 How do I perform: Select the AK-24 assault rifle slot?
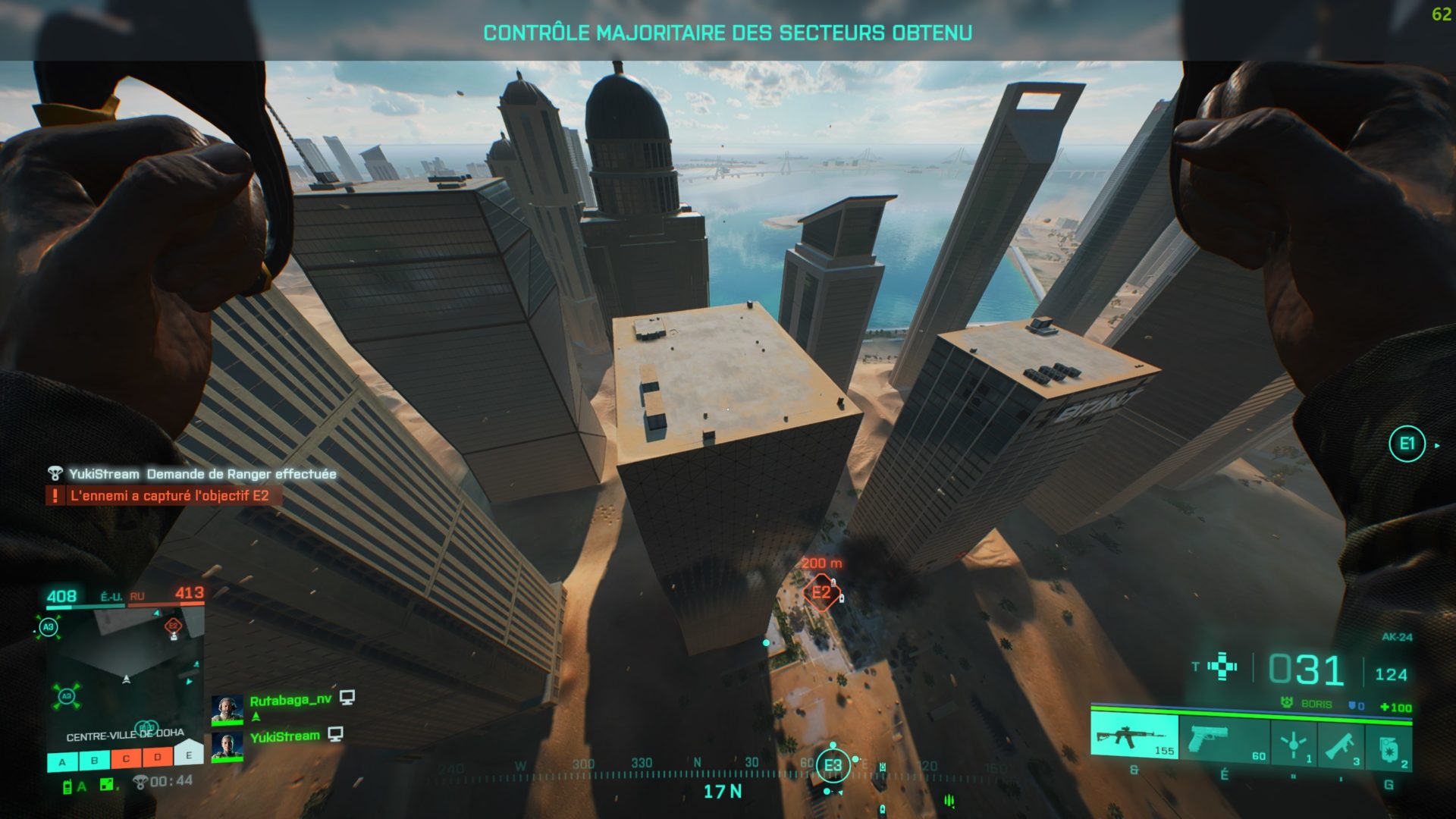[1134, 736]
